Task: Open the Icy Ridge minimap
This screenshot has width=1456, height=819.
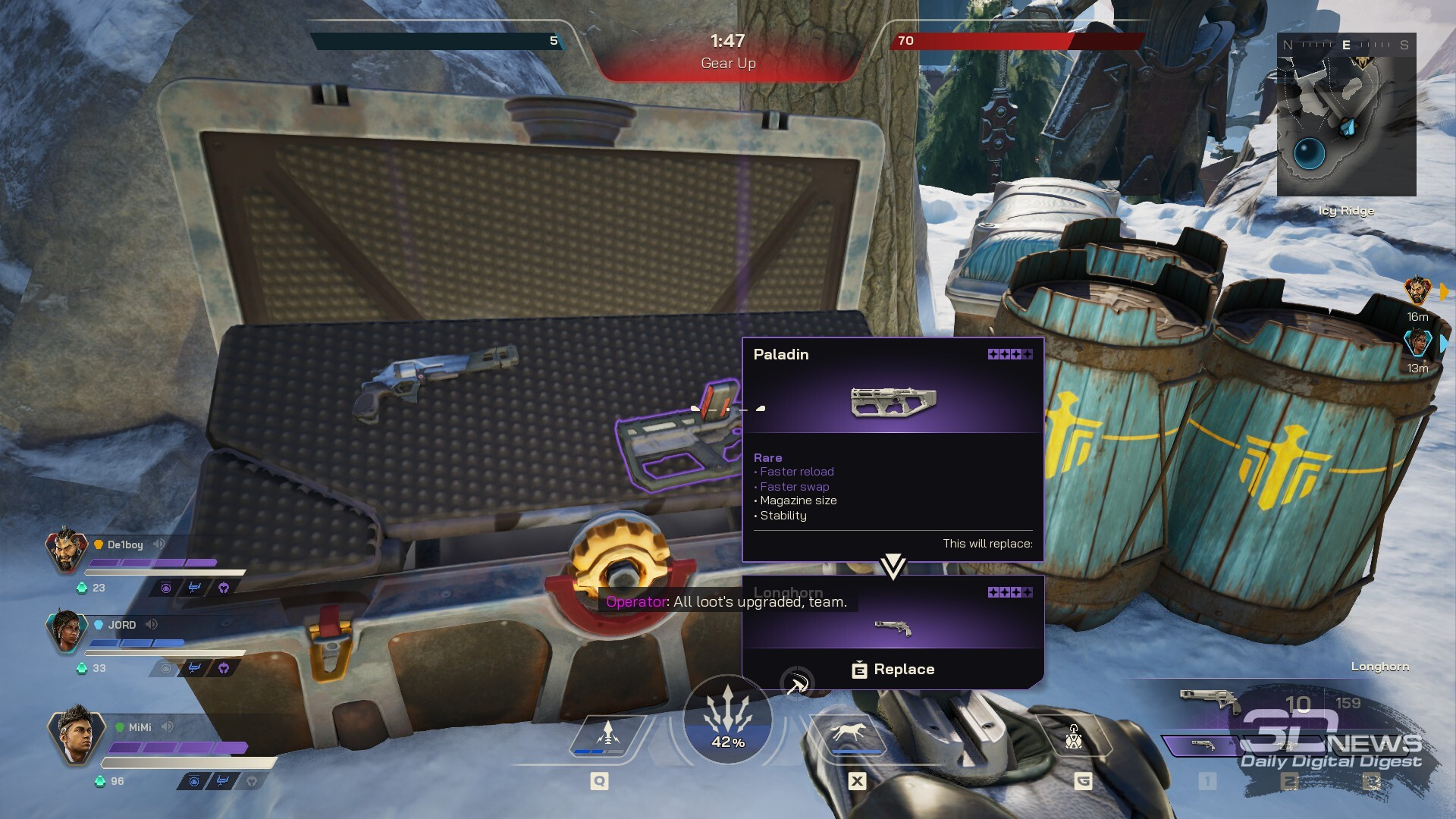Action: tap(1346, 115)
